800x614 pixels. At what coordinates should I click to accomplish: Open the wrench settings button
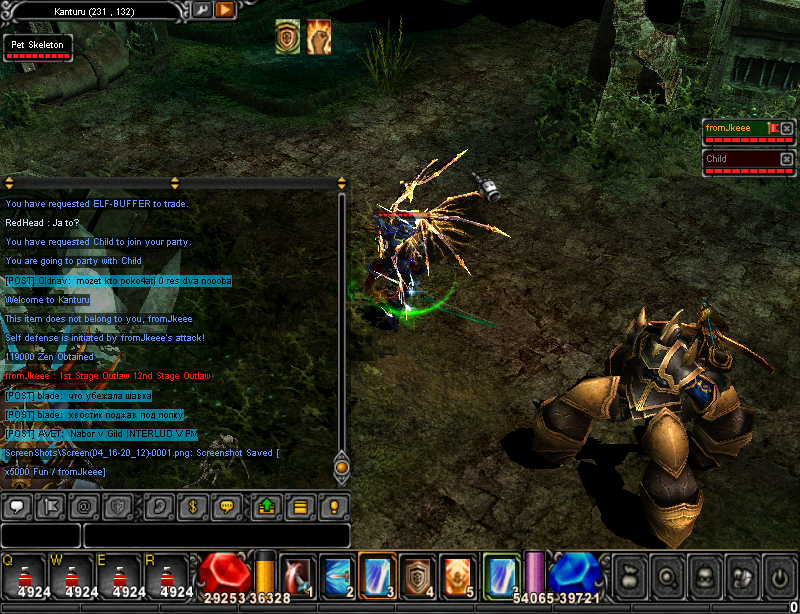(201, 10)
